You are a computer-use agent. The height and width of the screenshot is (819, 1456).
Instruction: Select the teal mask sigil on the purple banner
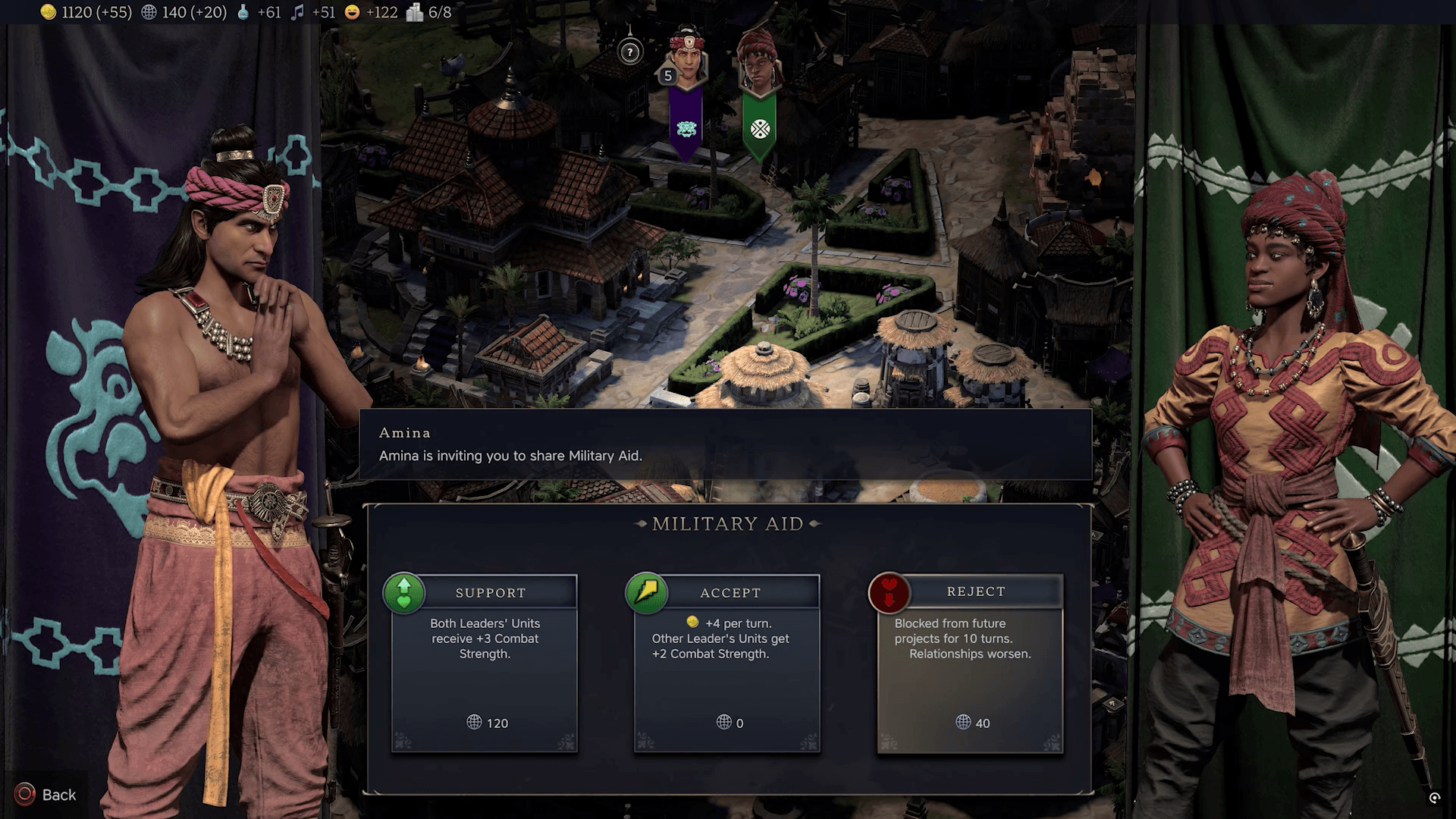[686, 129]
